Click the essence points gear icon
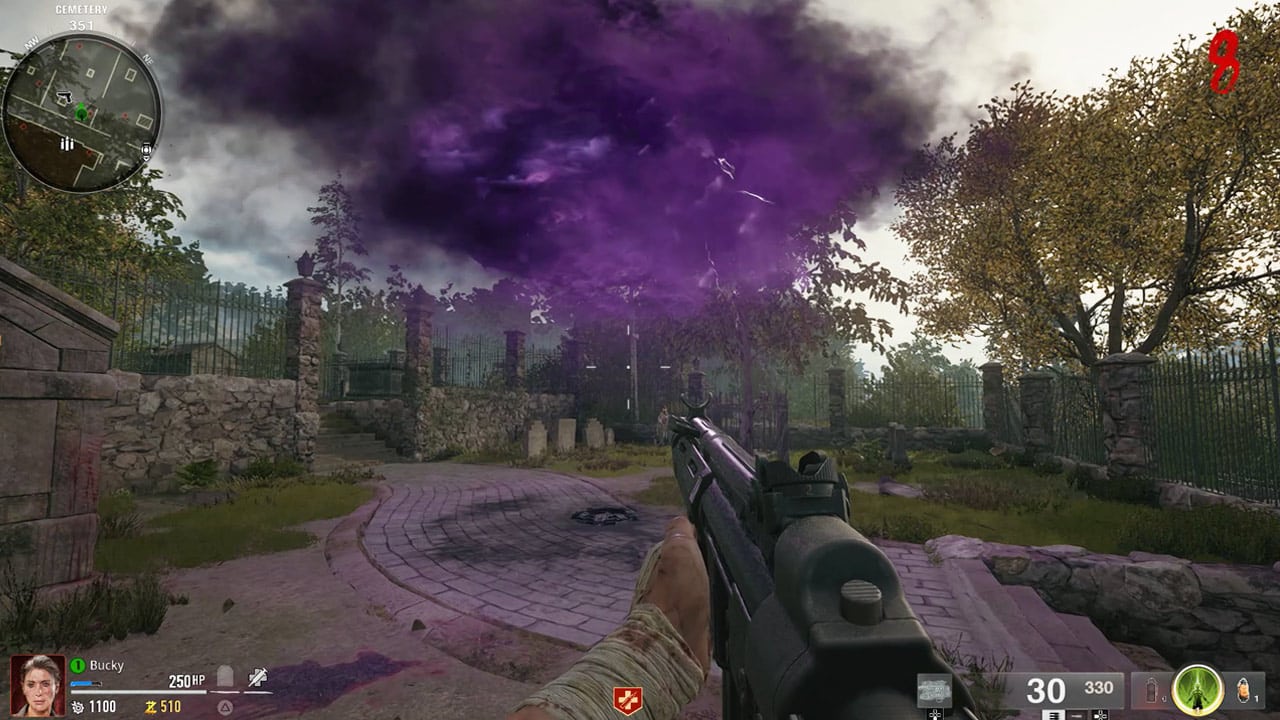1280x720 pixels. [x=77, y=705]
